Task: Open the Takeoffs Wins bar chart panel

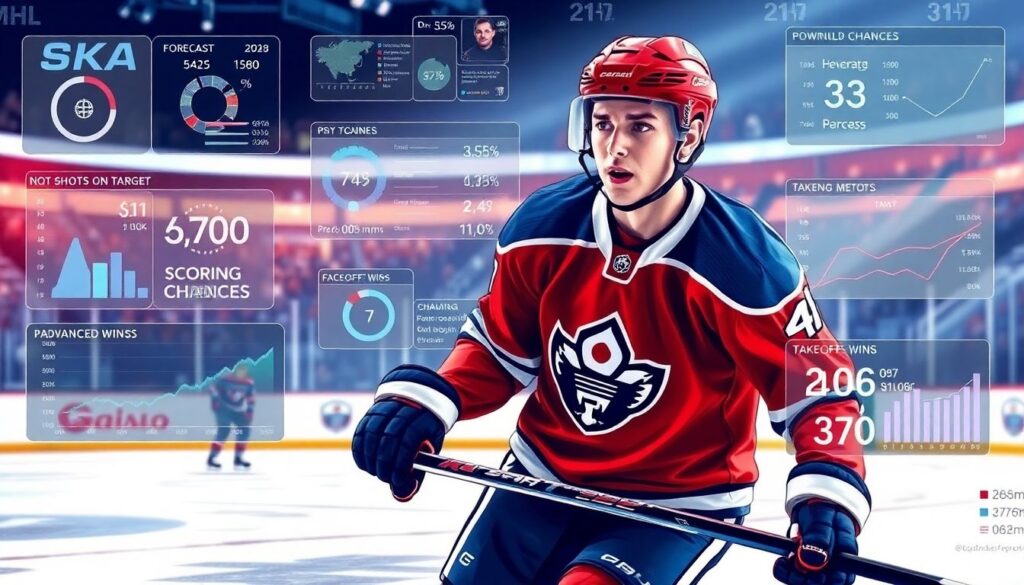Action: [886, 397]
